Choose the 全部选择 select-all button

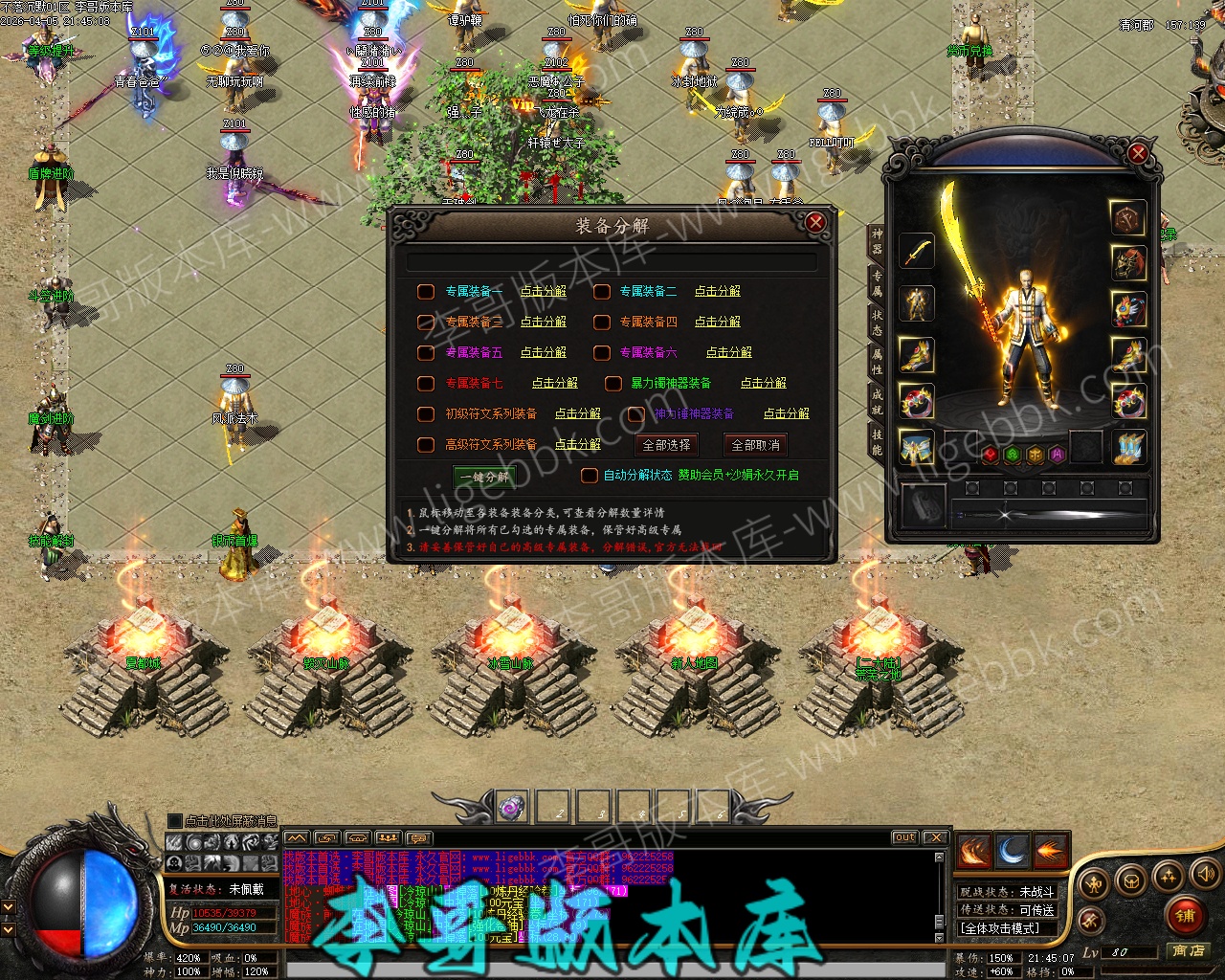point(666,445)
